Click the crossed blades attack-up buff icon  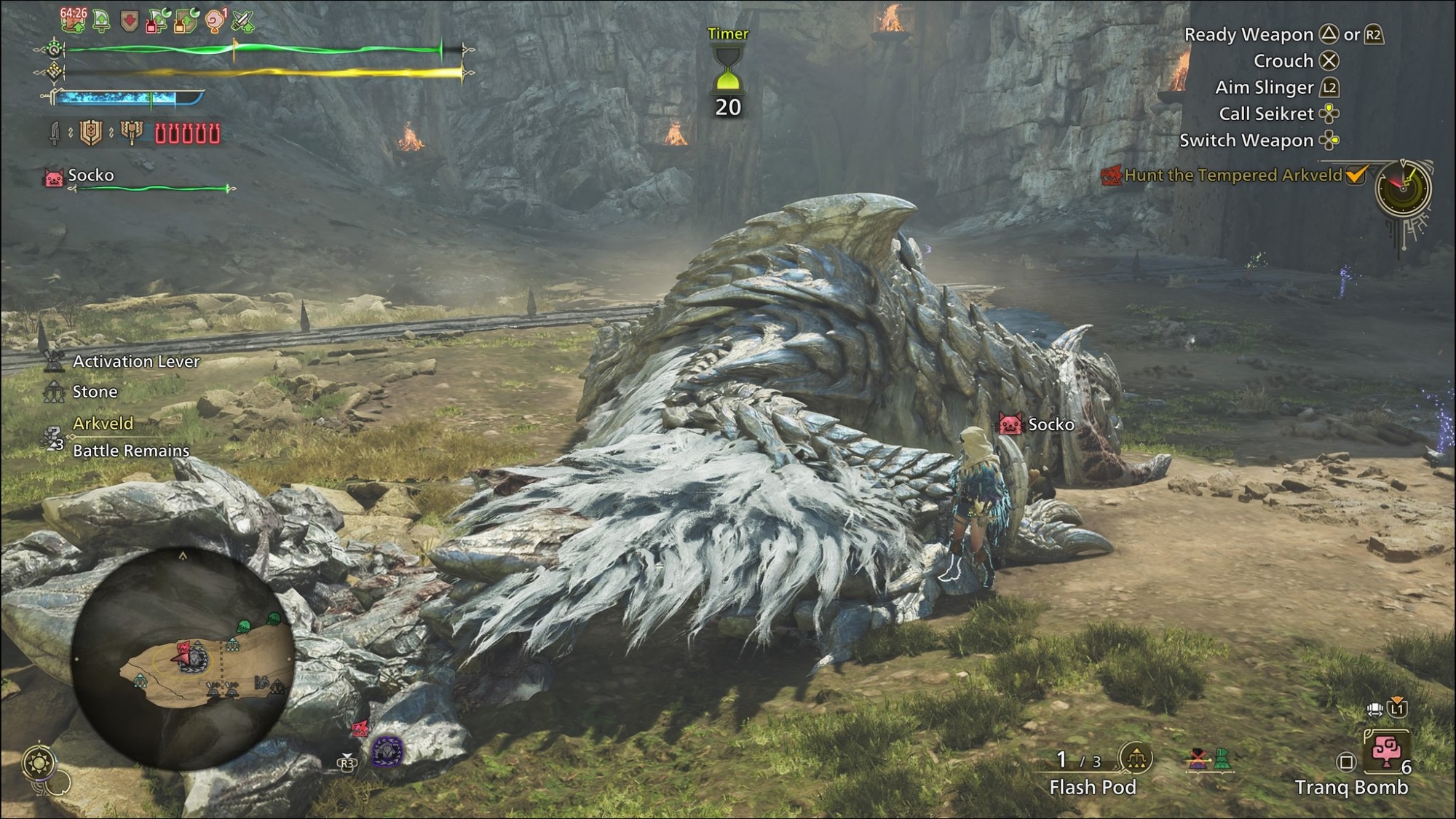242,21
